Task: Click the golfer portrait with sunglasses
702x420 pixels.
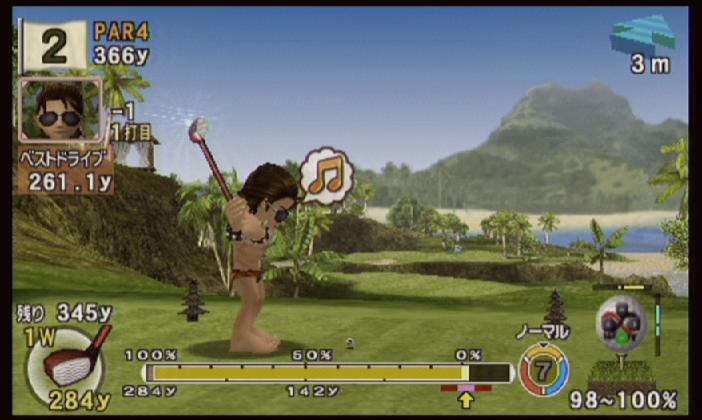Action: (x=61, y=110)
